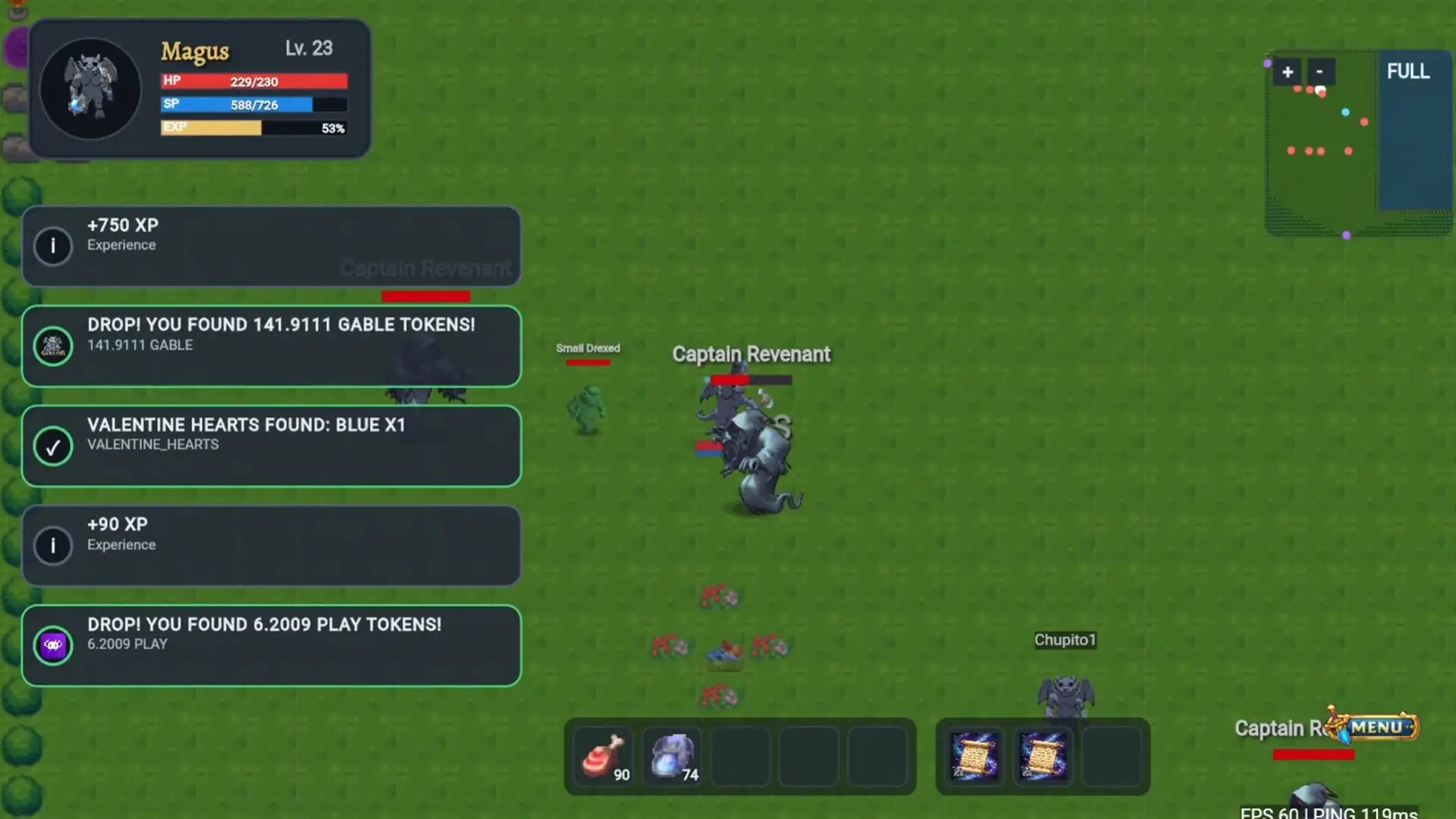Click the Magus character portrait
1456x819 pixels.
pyautogui.click(x=90, y=87)
